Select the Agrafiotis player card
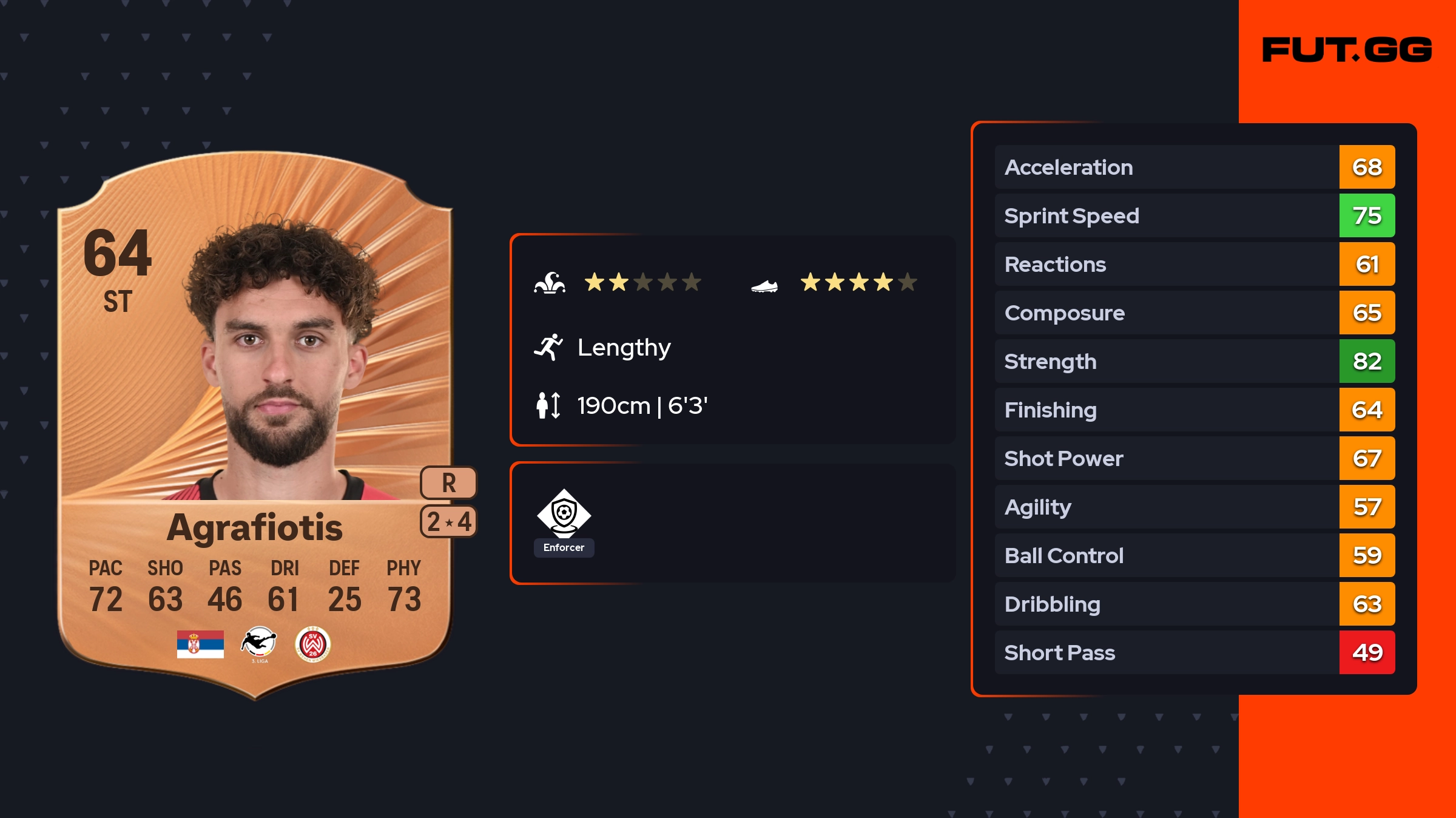 pos(255,425)
